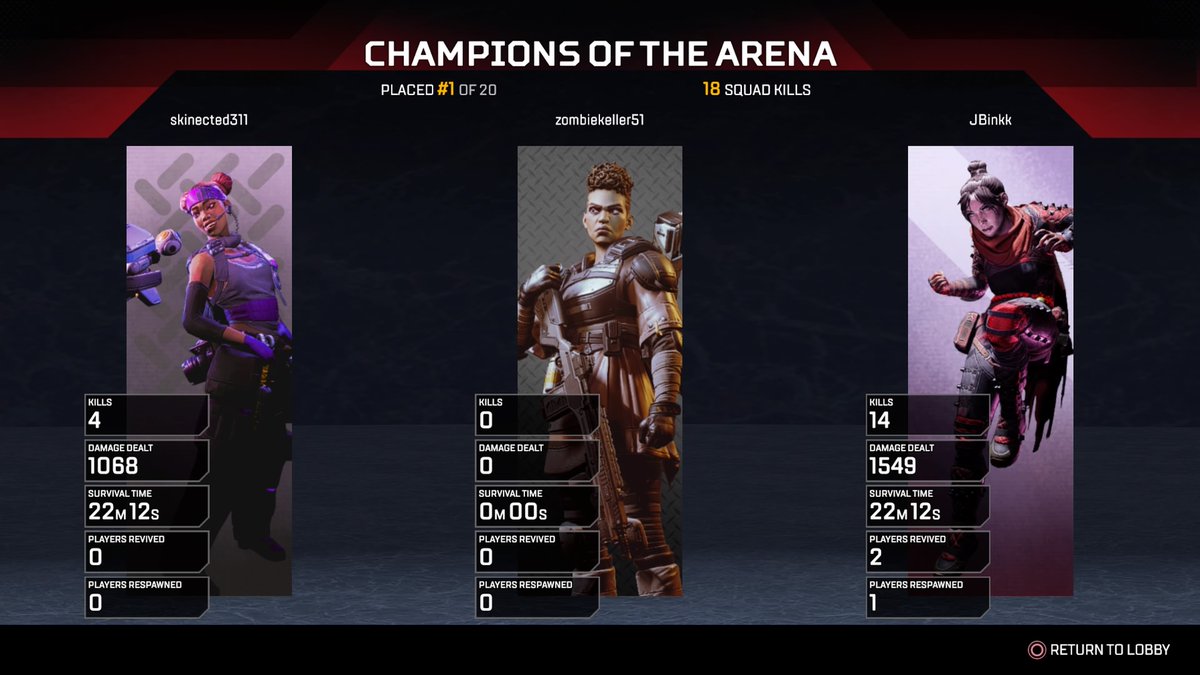The width and height of the screenshot is (1200, 675).
Task: Return to Lobby from the results screen
Action: 1099,650
